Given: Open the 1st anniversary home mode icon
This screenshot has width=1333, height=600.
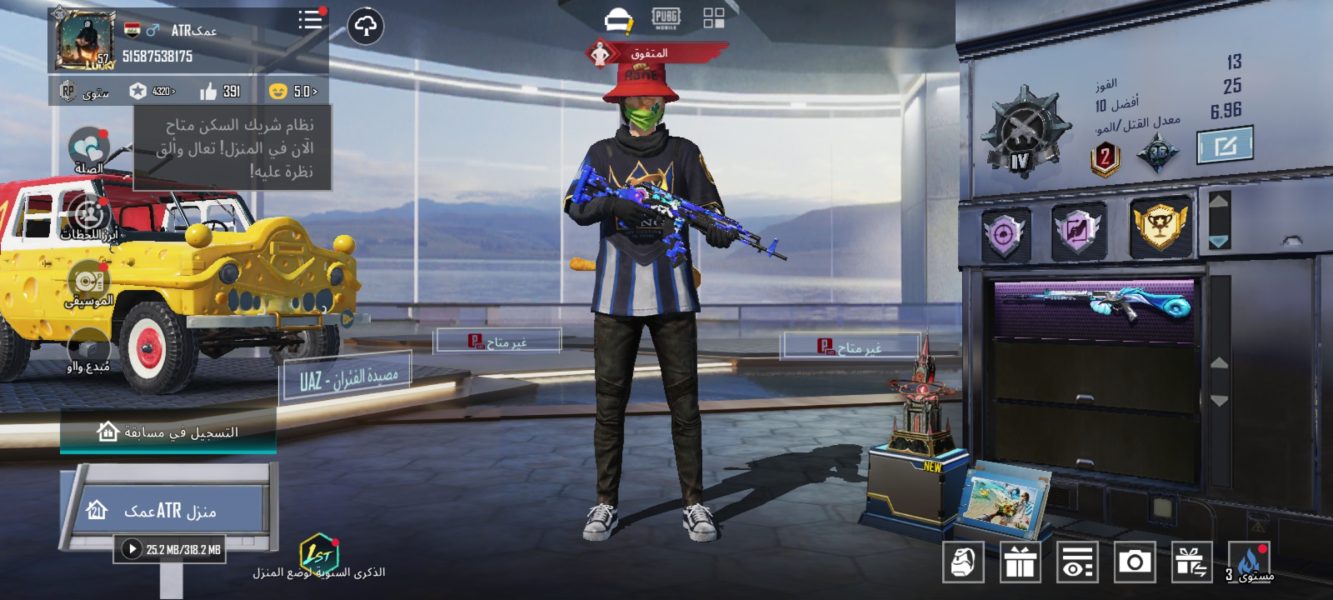Looking at the screenshot, I should point(319,553).
